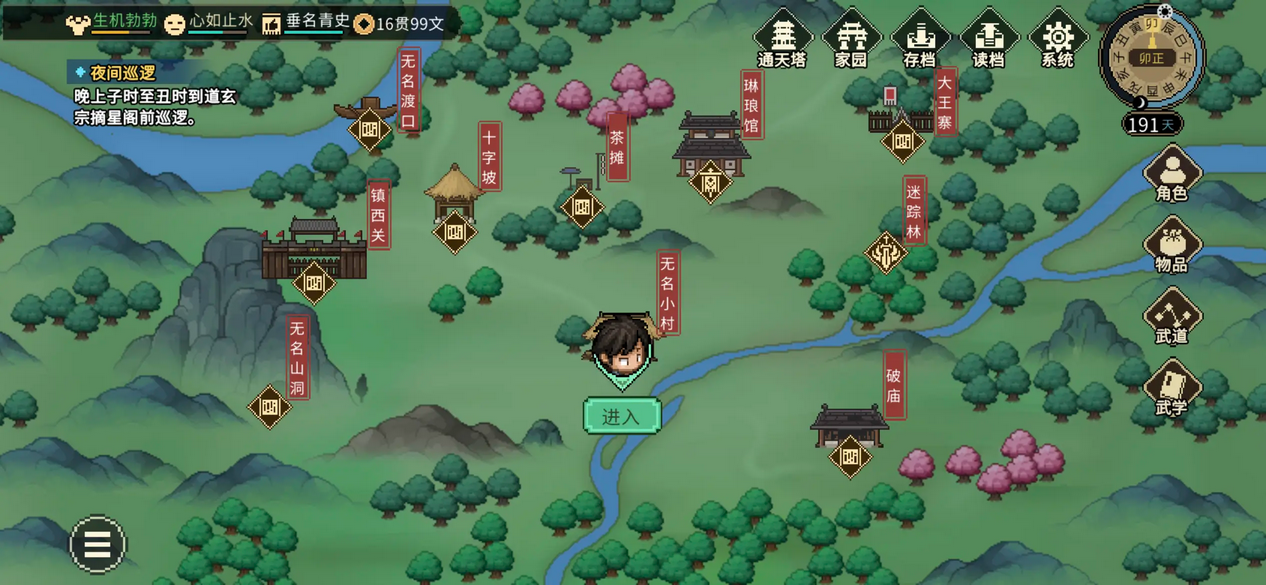
Task: Open the 物品 inventory bag
Action: (x=1171, y=246)
